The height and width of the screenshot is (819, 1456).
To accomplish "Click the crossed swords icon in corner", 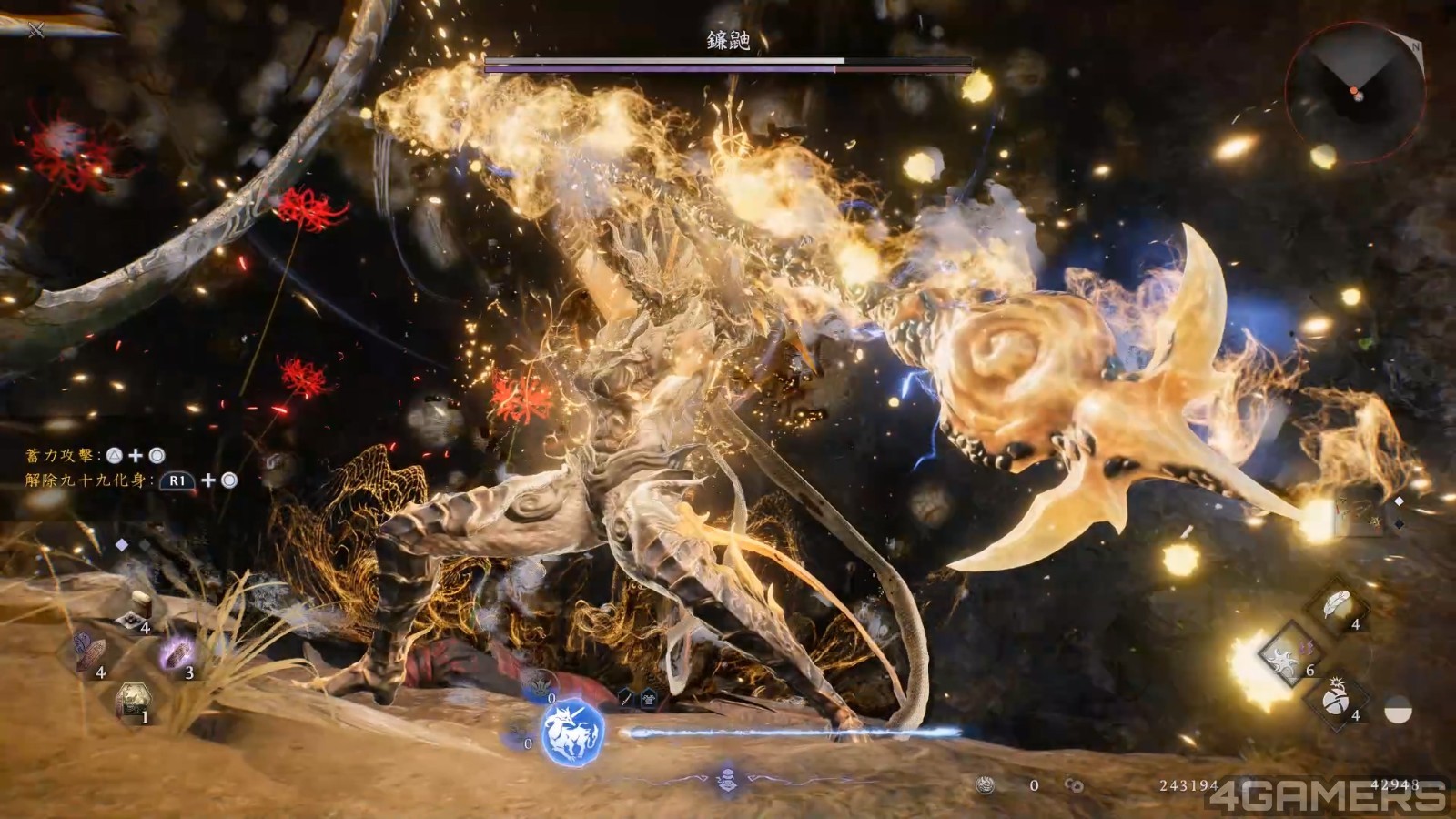I will coord(35,31).
